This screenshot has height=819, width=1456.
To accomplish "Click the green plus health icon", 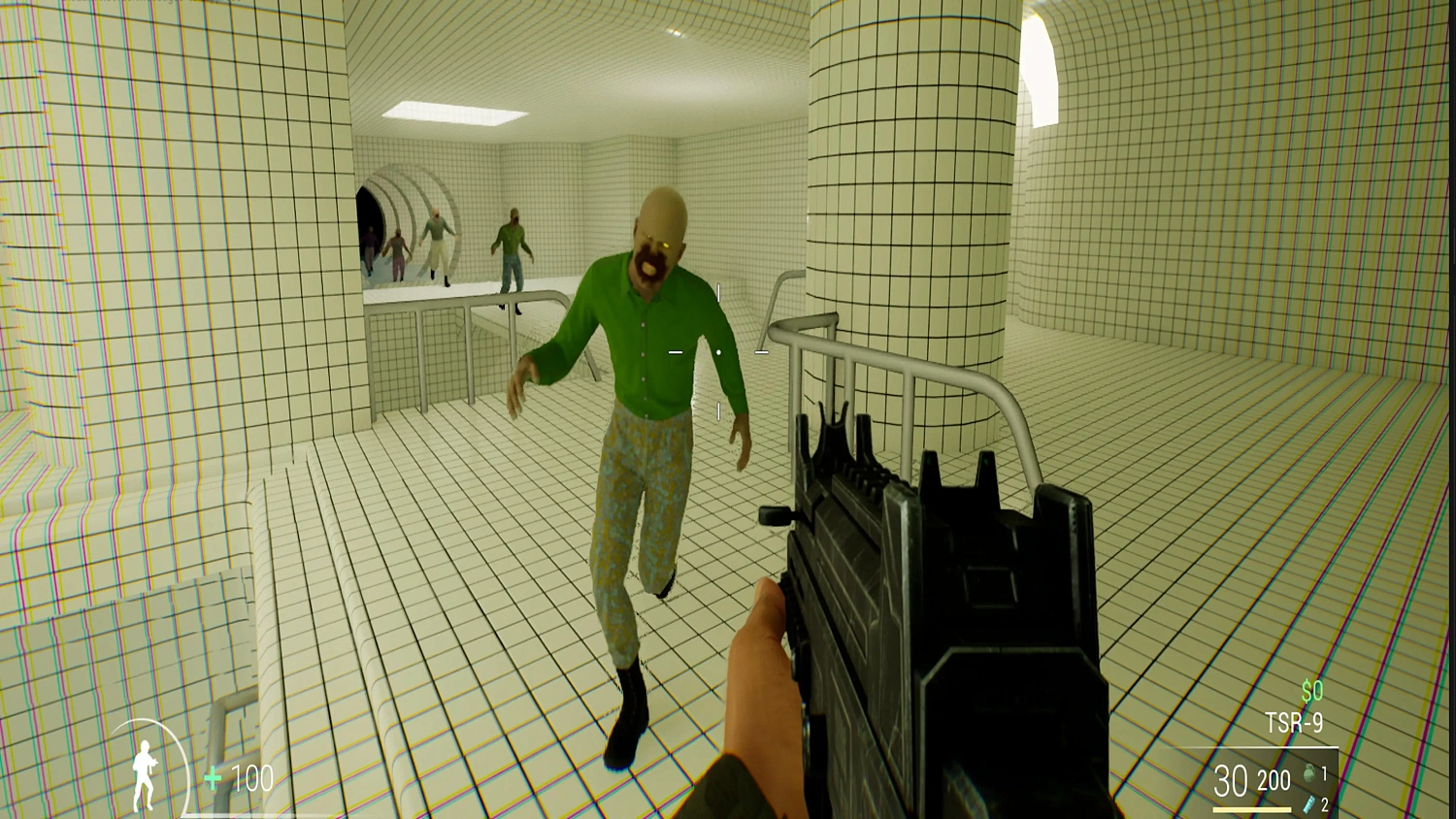I will 211,776.
